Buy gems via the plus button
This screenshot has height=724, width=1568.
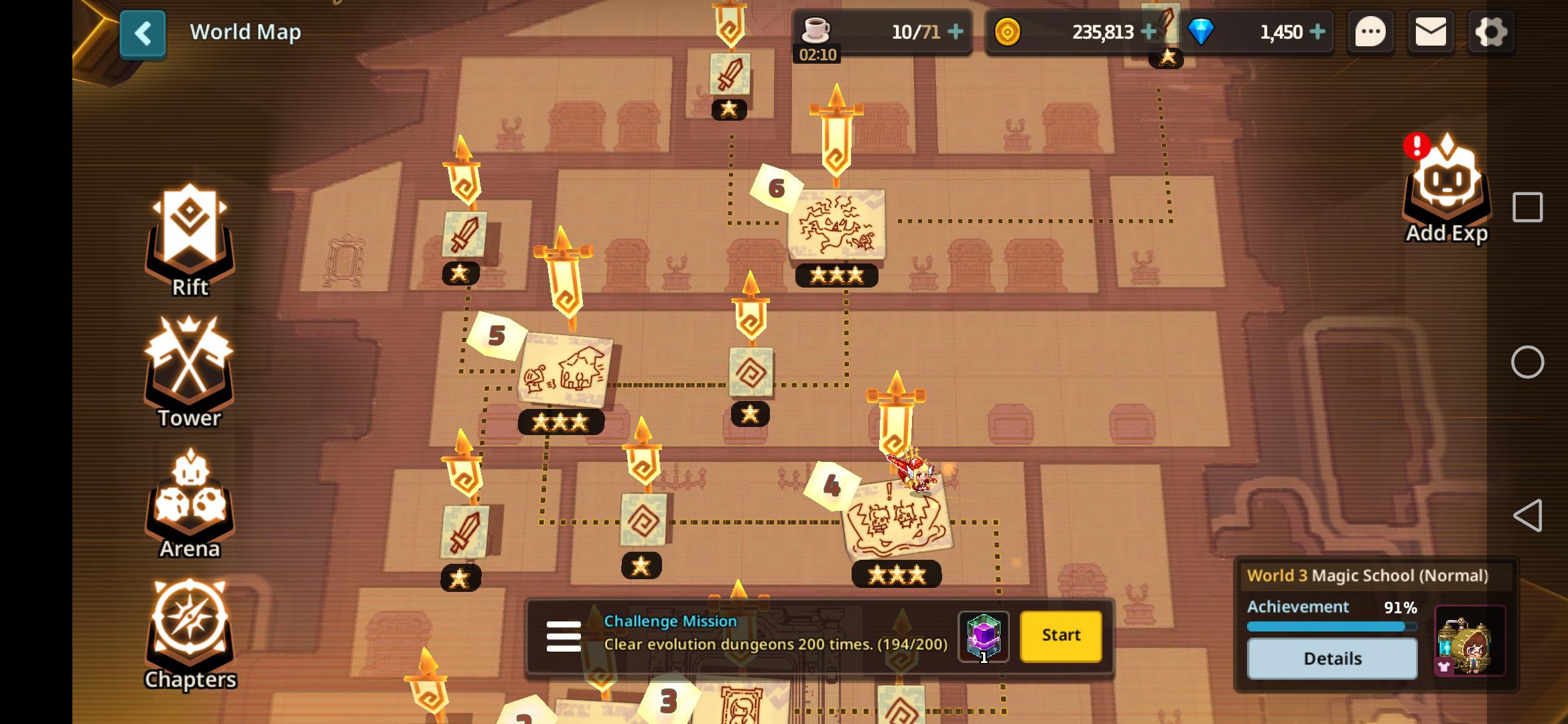coord(1317,31)
